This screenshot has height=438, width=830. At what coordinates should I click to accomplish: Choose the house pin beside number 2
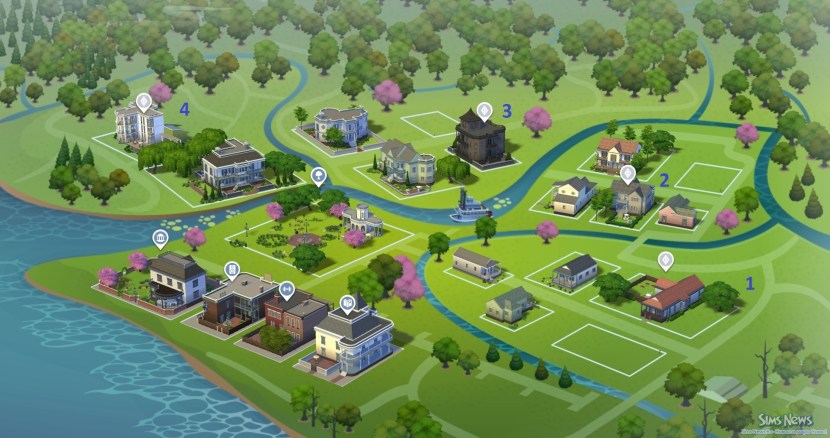(x=627, y=173)
